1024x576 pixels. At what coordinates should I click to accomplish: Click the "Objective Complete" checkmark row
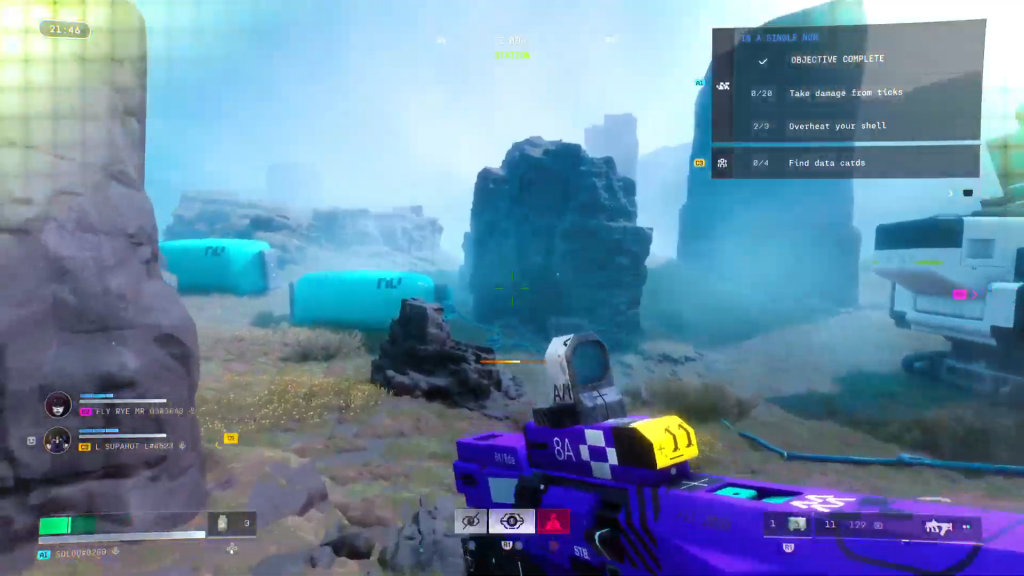click(837, 60)
